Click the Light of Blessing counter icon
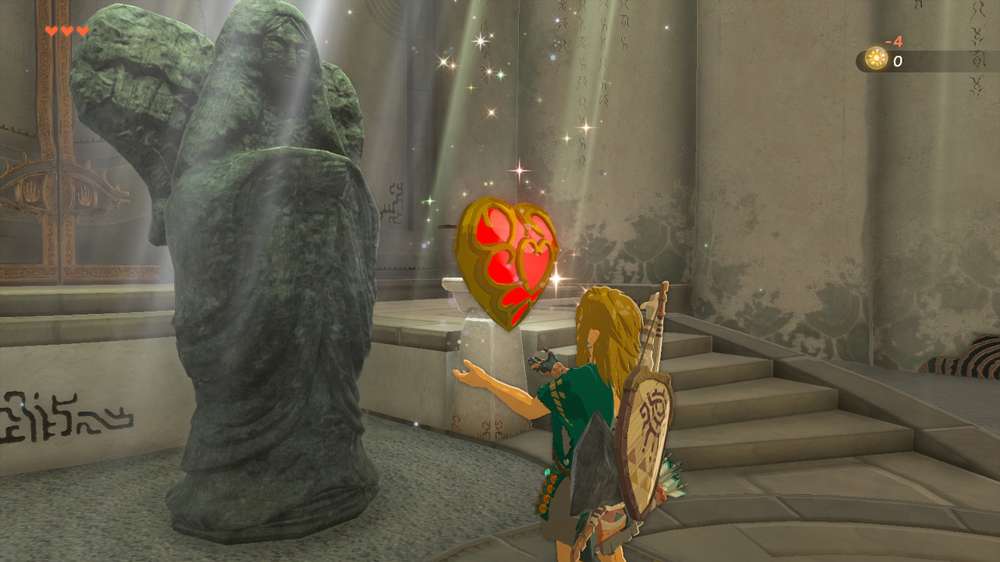Screen dimensions: 1000x562 click(876, 60)
